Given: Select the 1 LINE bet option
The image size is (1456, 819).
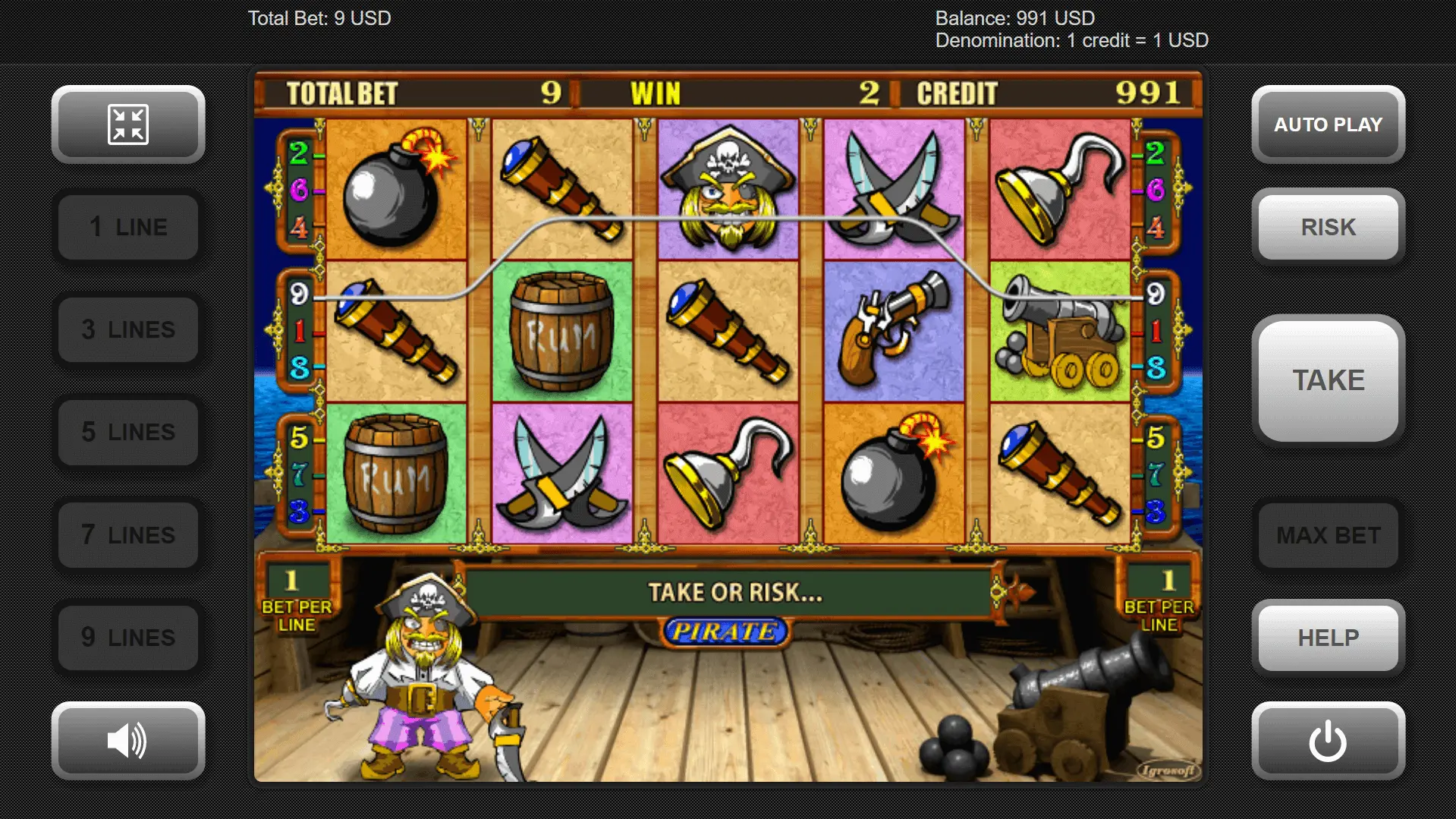Looking at the screenshot, I should coord(128,227).
